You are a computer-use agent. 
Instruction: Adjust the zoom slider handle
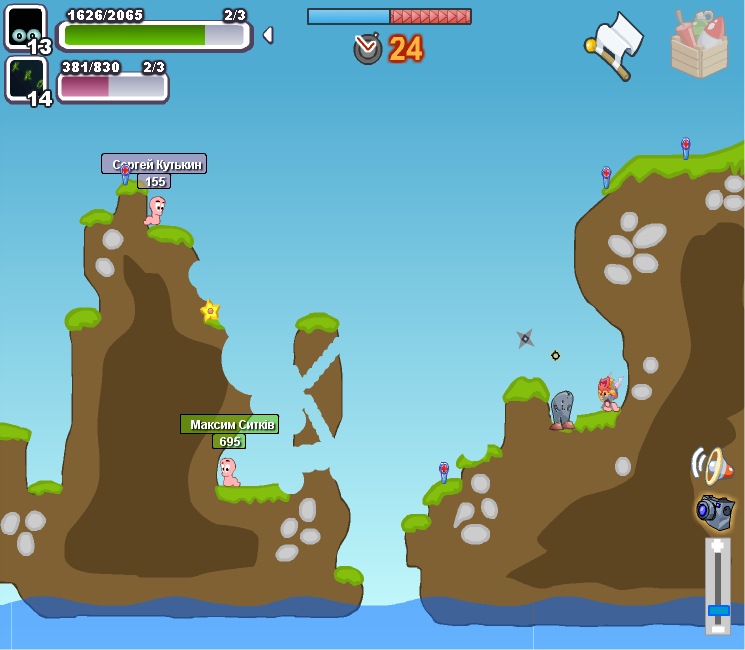click(718, 609)
